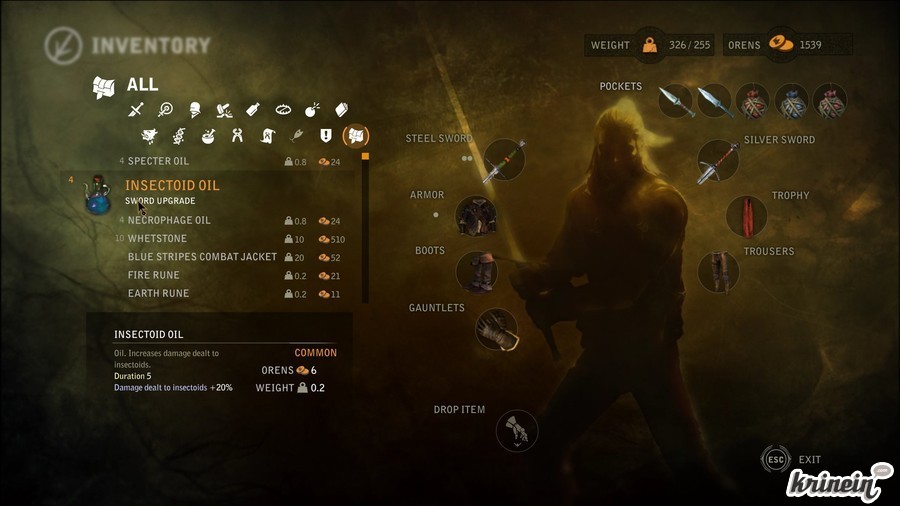
Task: Click the Drop Item slot
Action: pyautogui.click(x=517, y=431)
